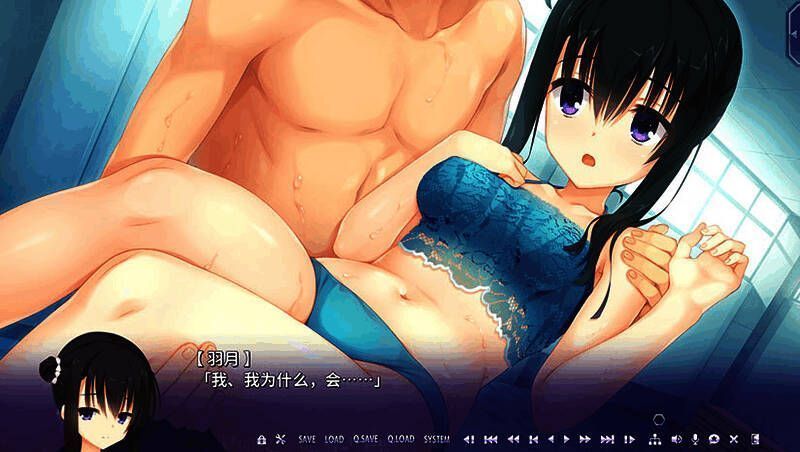Click the exit door icon
800x452 pixels.
tap(755, 439)
